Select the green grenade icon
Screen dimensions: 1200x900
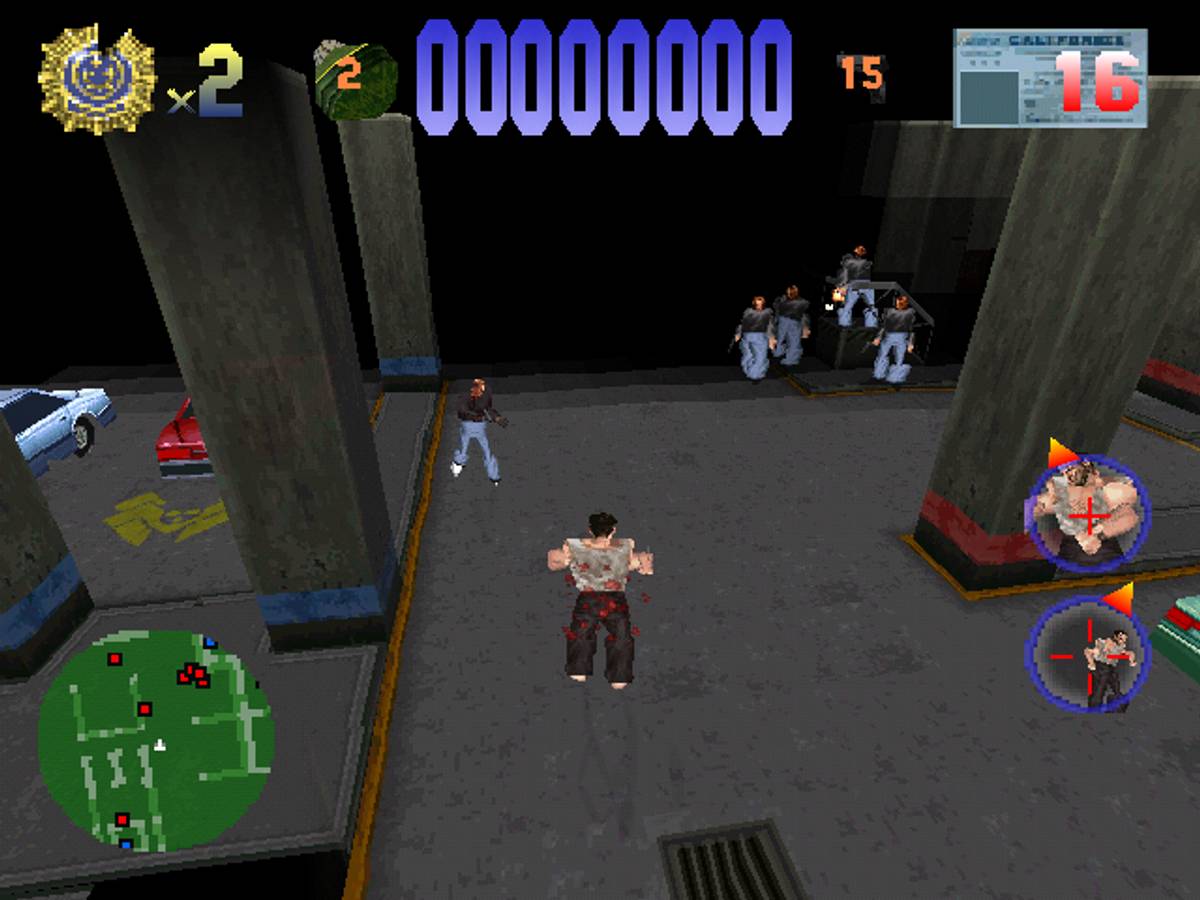pos(354,77)
